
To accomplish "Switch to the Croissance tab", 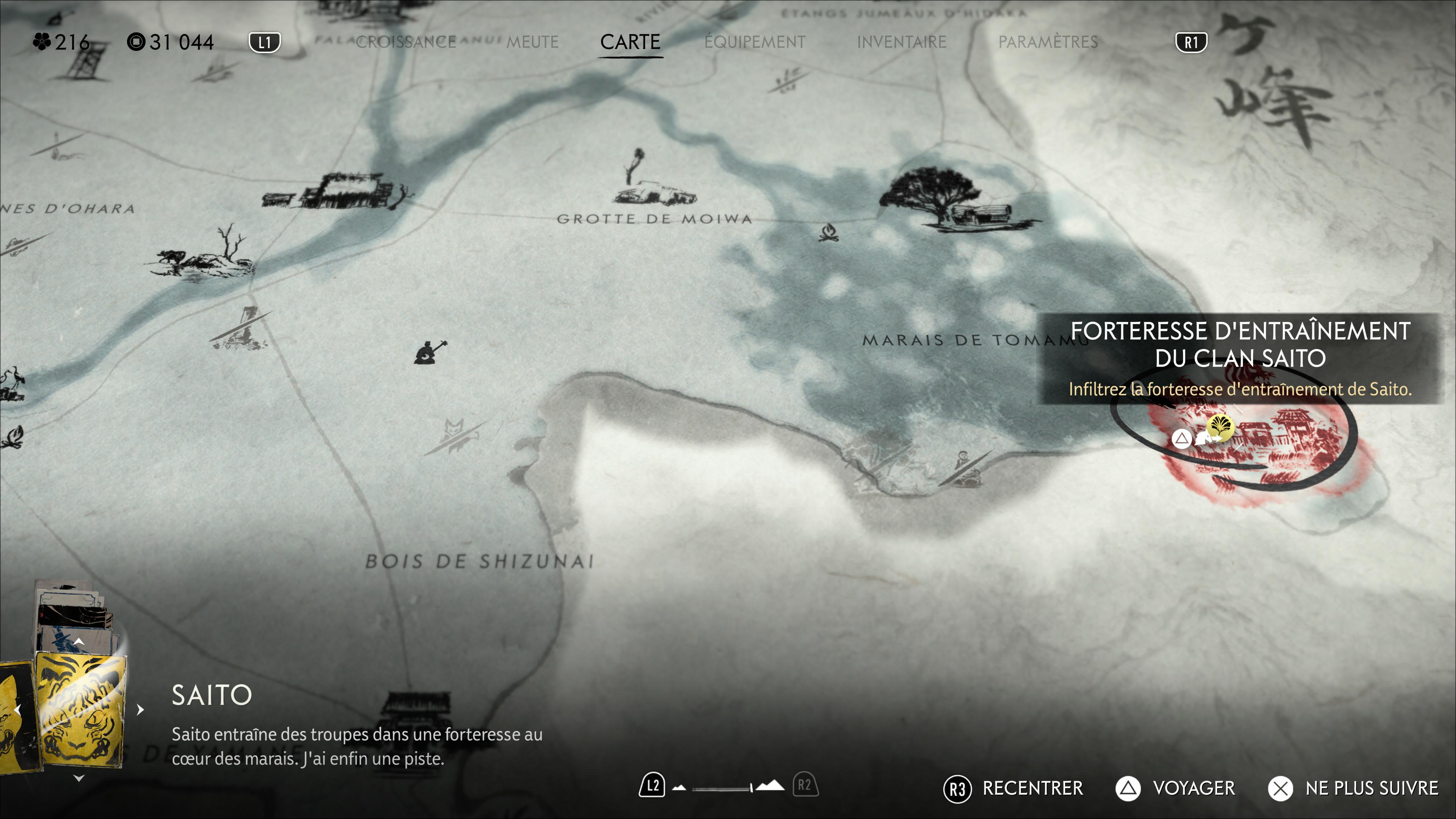I will click(405, 42).
